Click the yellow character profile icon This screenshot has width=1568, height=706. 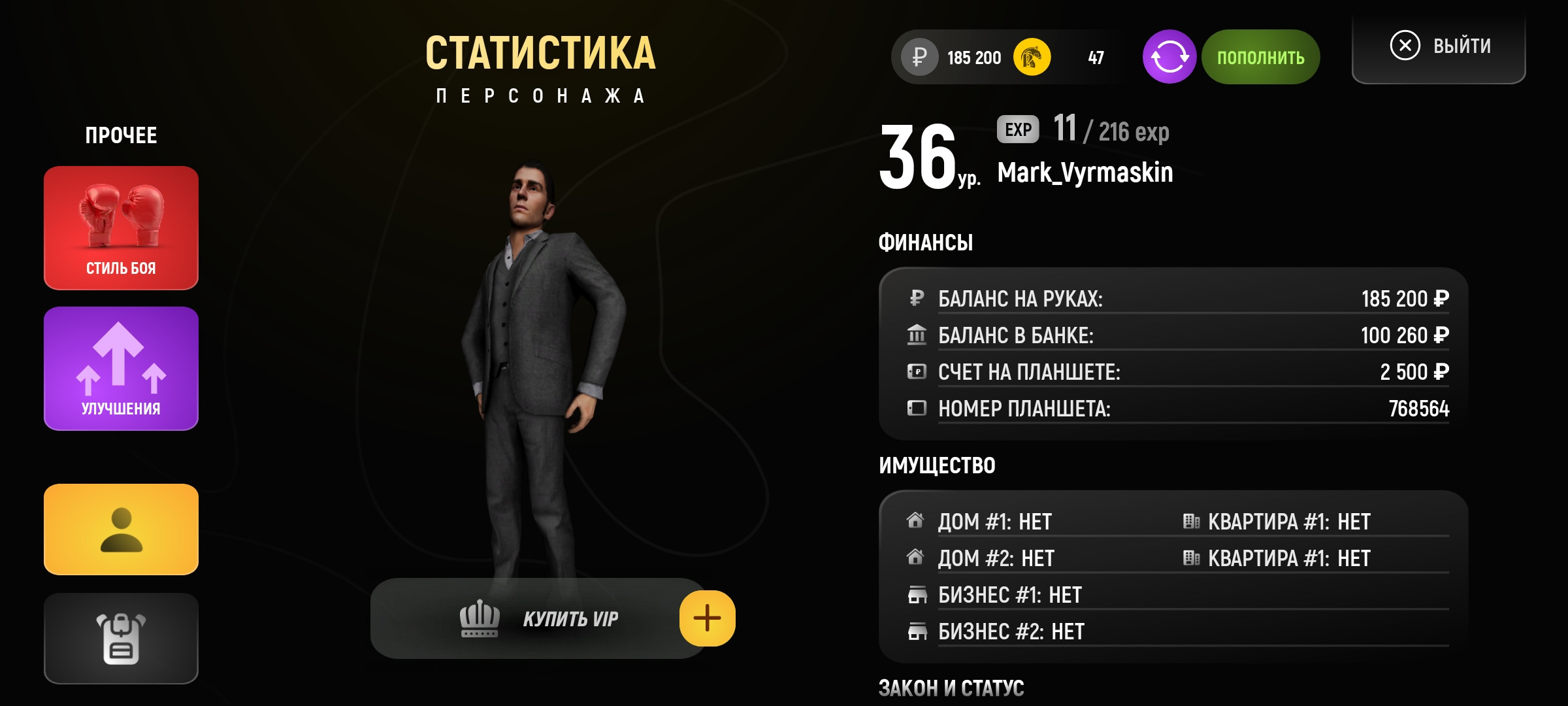[121, 528]
